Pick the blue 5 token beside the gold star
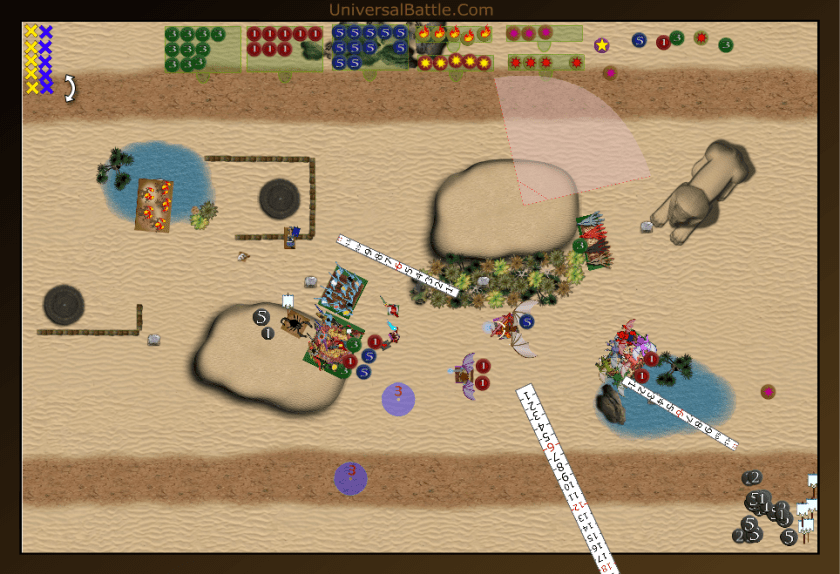 pos(639,41)
